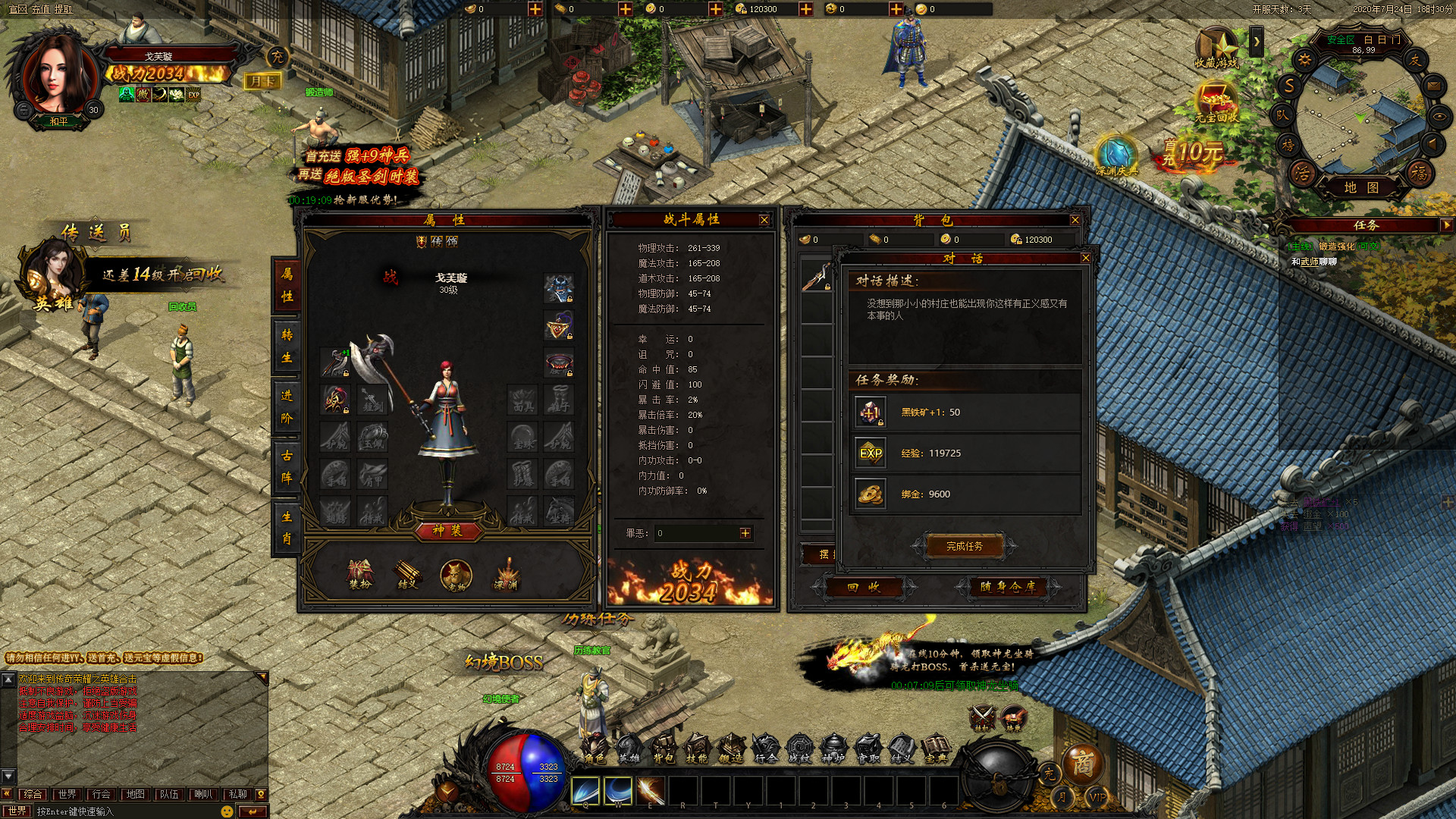
Task: Open the 神装 divine gear button
Action: 447,531
